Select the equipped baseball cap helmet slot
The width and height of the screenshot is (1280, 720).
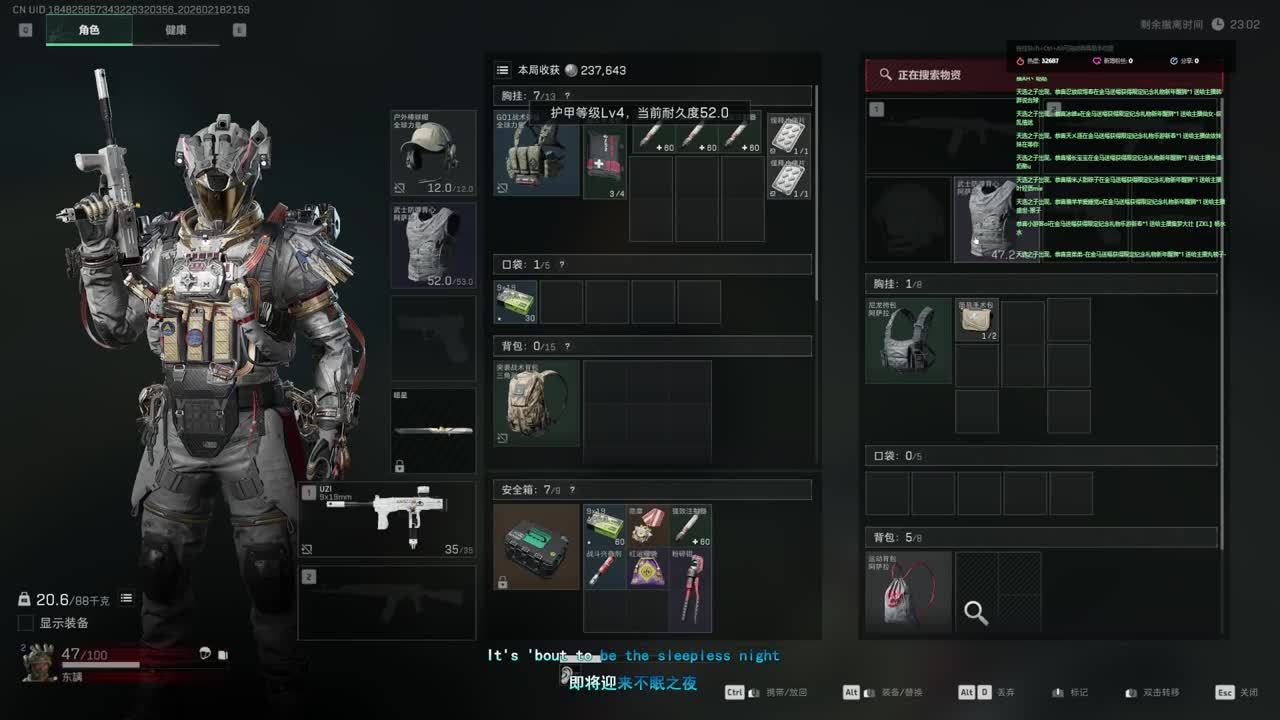433,153
